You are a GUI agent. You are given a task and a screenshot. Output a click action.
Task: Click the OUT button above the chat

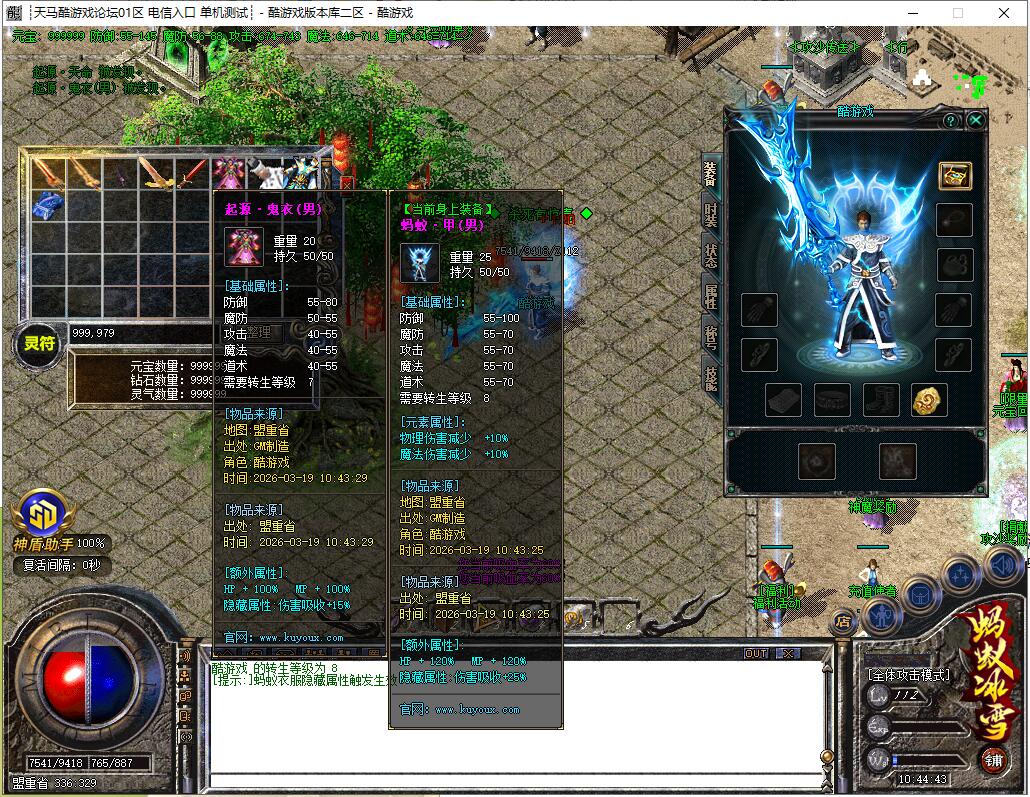coord(757,653)
